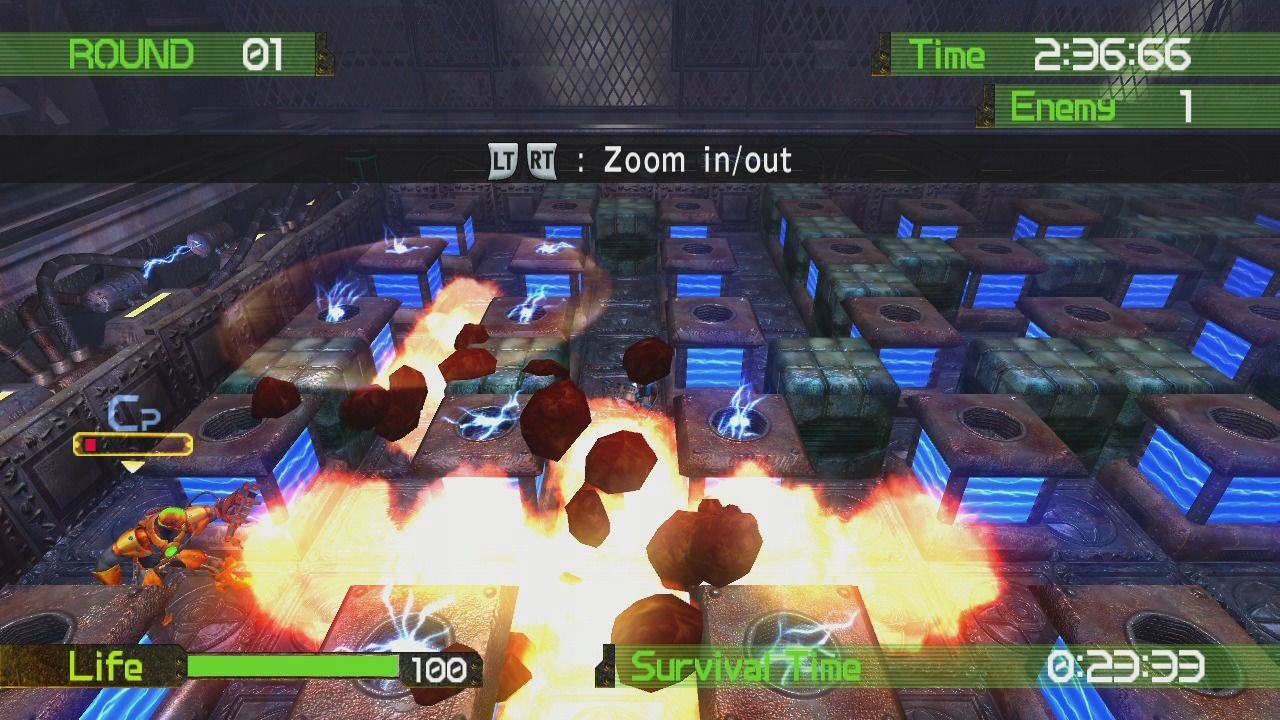
Task: Toggle the Zoom in/out prompt banner
Action: [640, 160]
